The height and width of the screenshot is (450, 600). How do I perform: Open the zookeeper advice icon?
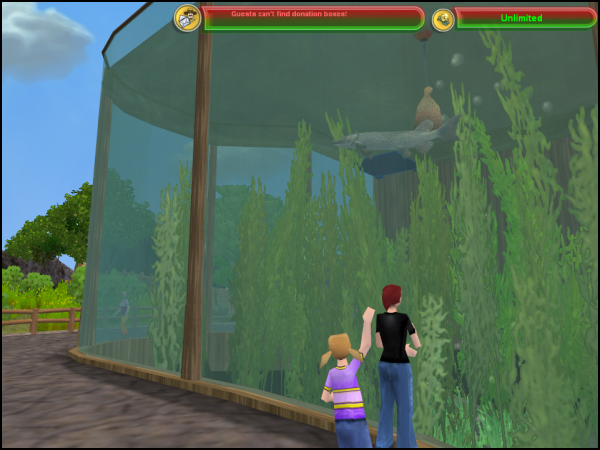pos(187,17)
